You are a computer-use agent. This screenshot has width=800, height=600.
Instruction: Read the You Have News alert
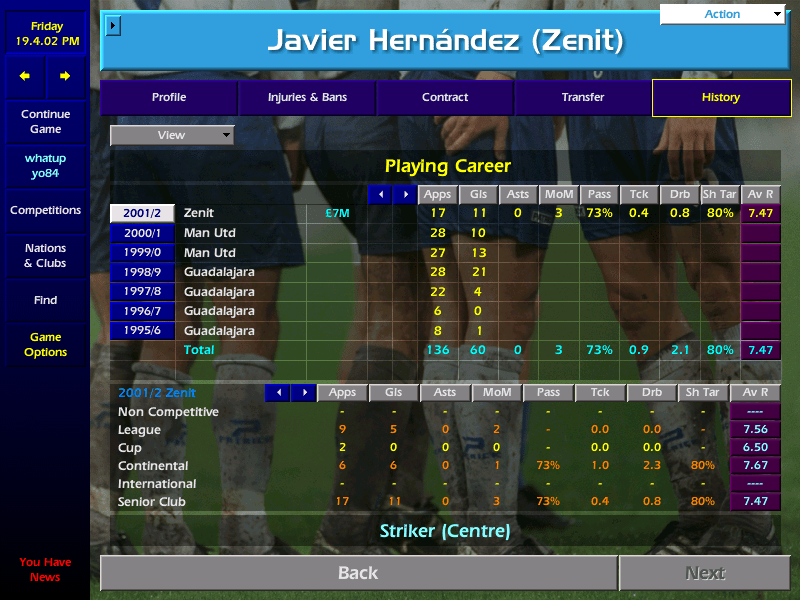coord(45,570)
